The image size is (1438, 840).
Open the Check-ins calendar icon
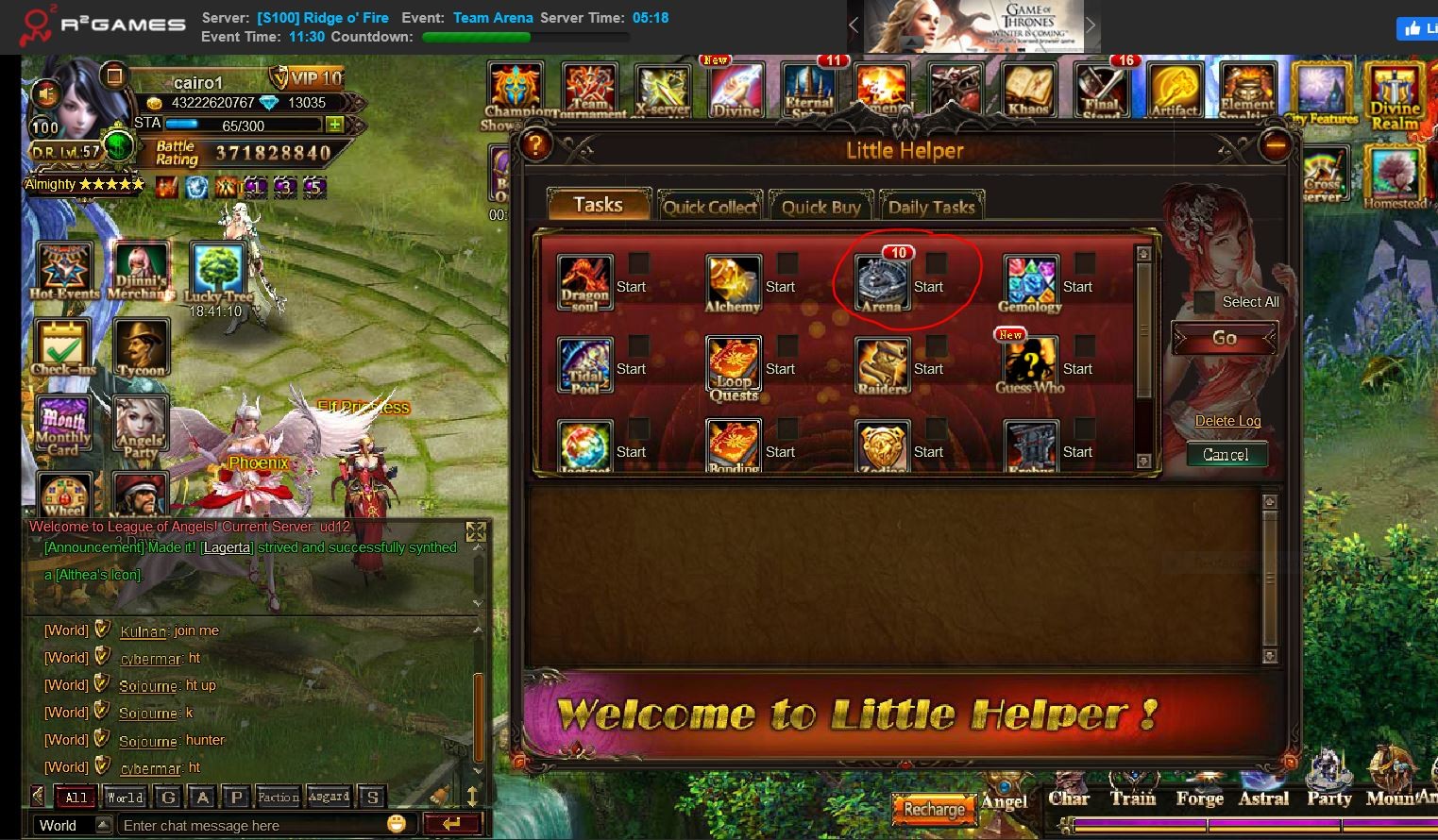click(62, 346)
